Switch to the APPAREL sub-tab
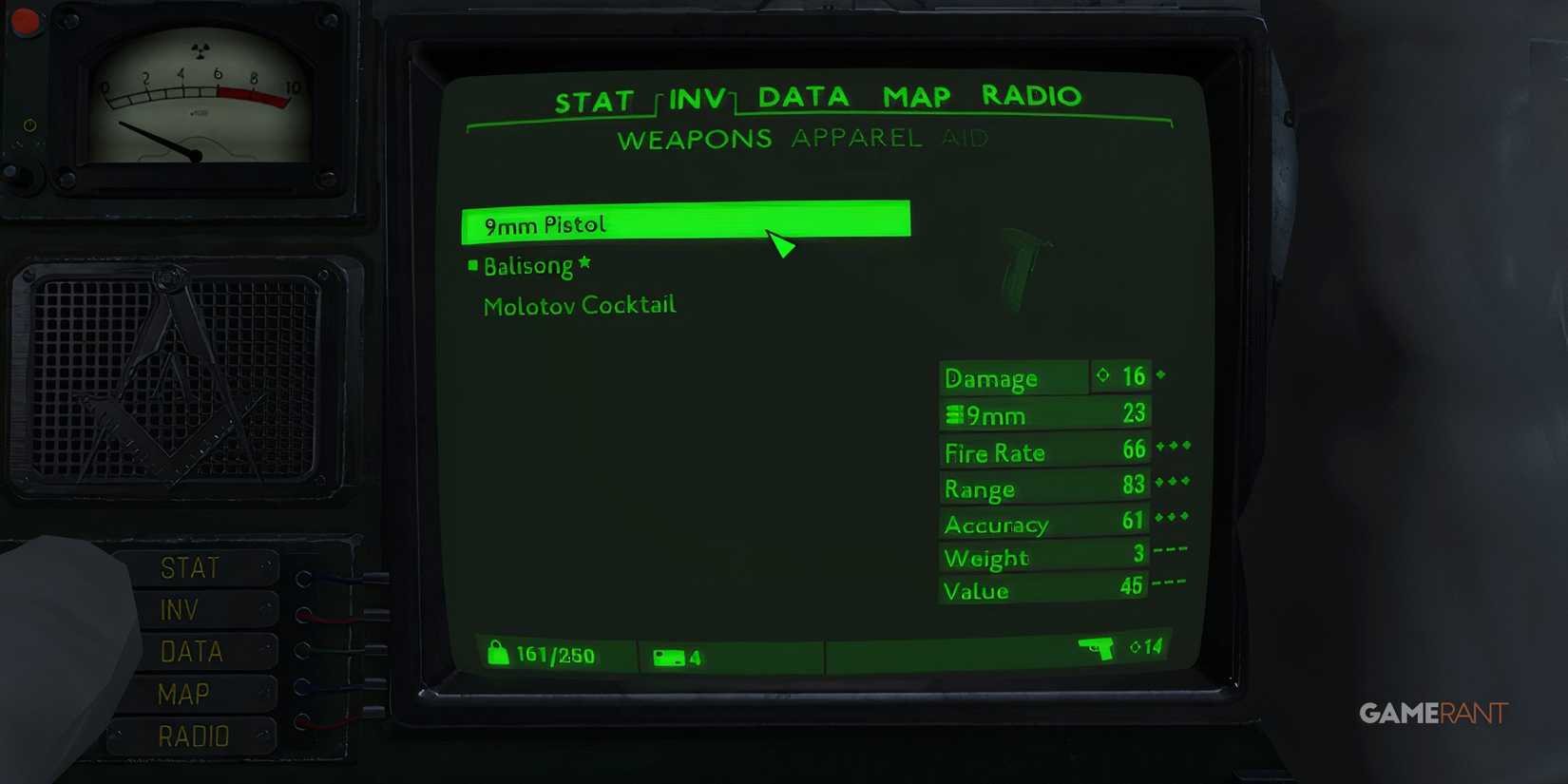 point(856,139)
